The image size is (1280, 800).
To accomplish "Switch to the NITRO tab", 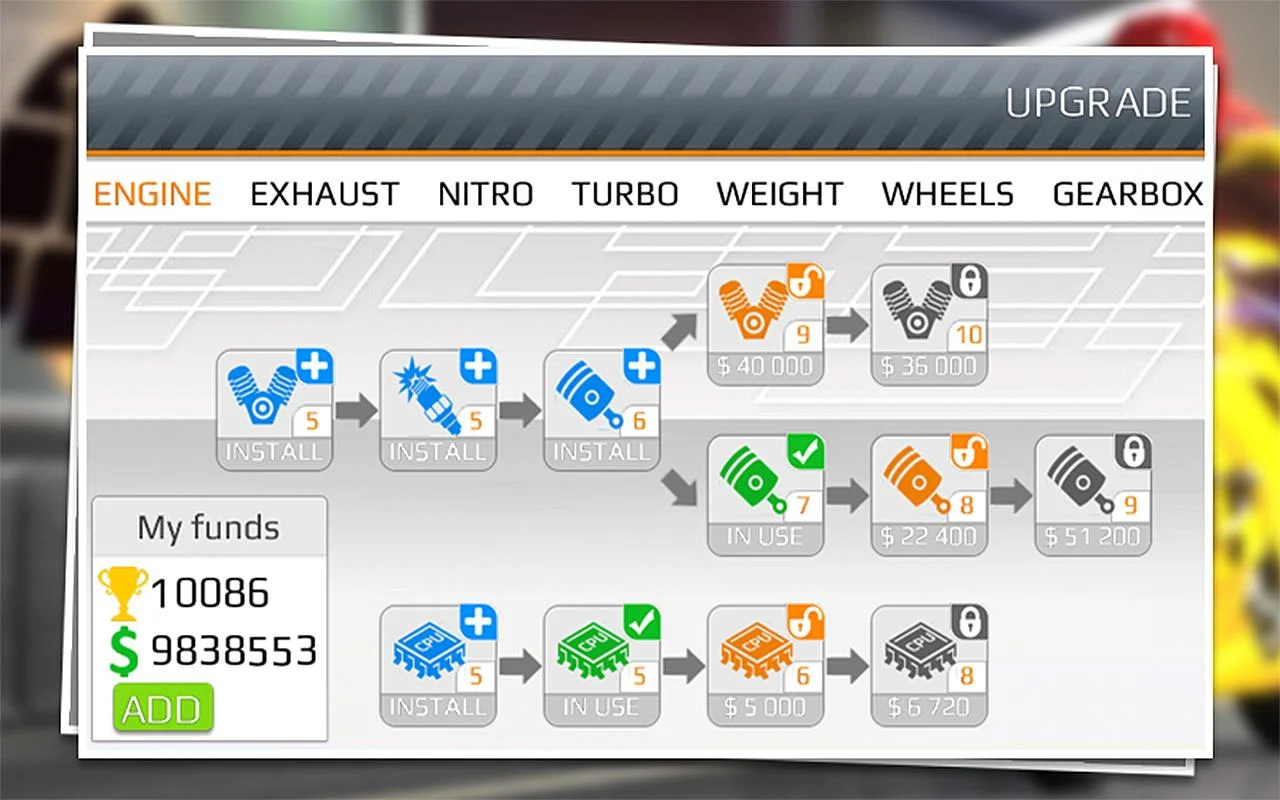I will tap(485, 194).
